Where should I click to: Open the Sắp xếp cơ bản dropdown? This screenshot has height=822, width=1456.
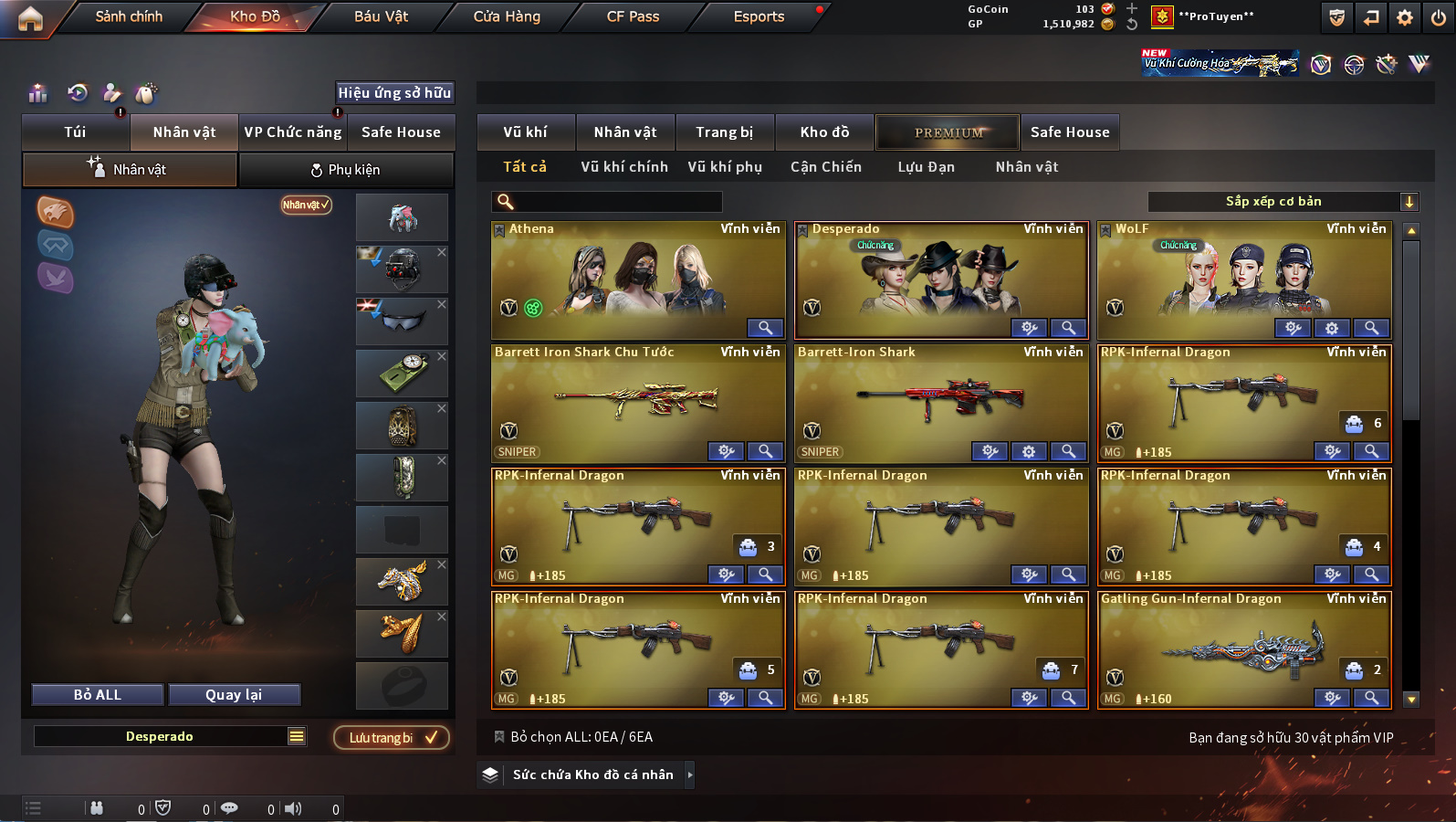[1282, 202]
